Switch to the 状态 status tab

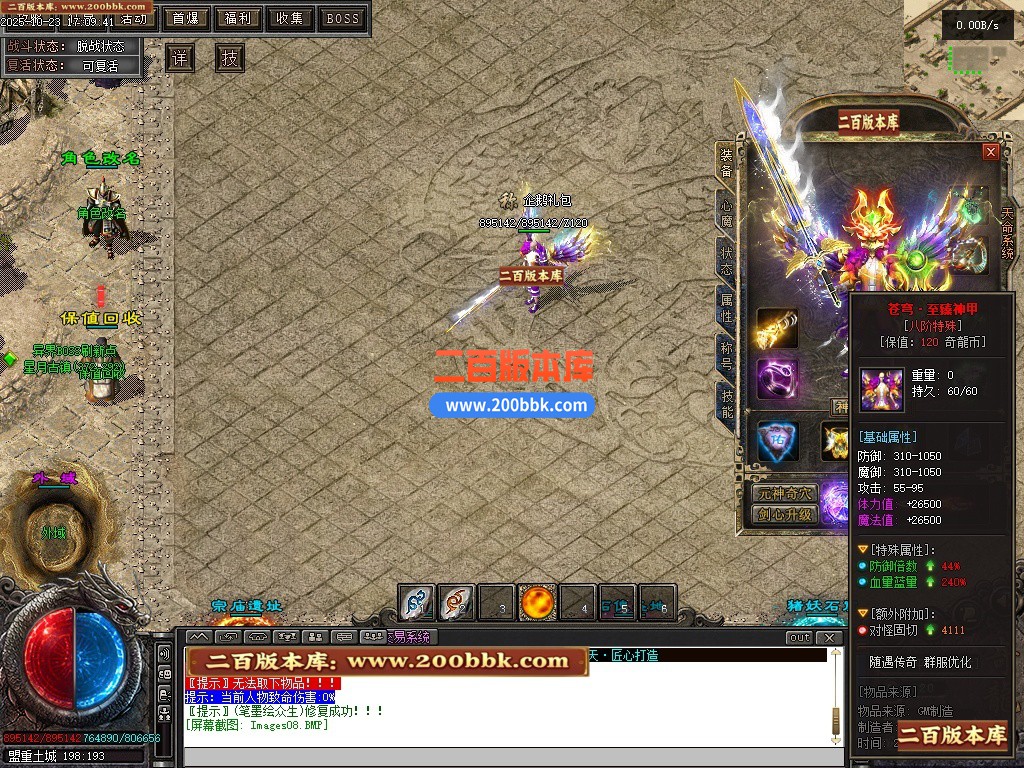tap(727, 257)
